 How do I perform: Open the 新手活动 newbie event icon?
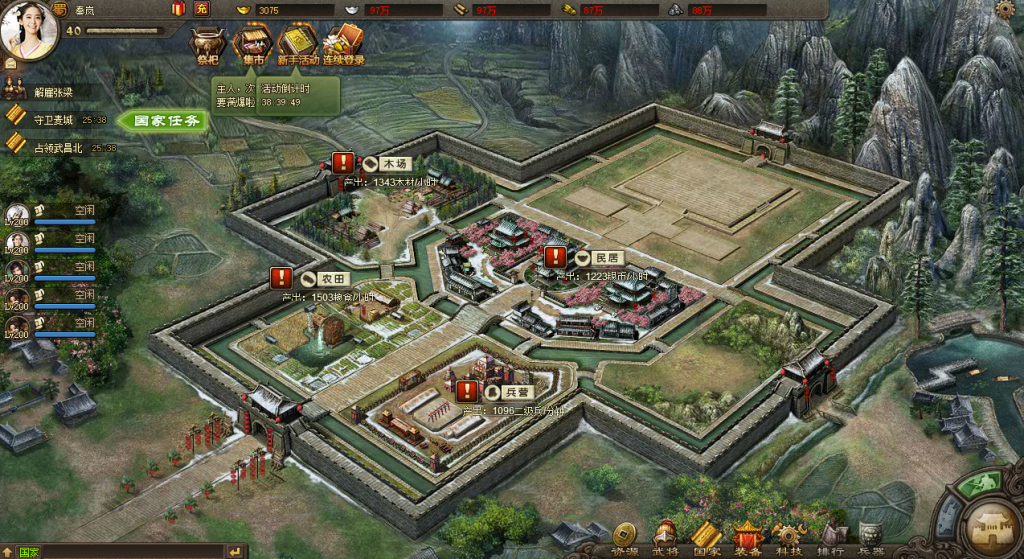[297, 43]
